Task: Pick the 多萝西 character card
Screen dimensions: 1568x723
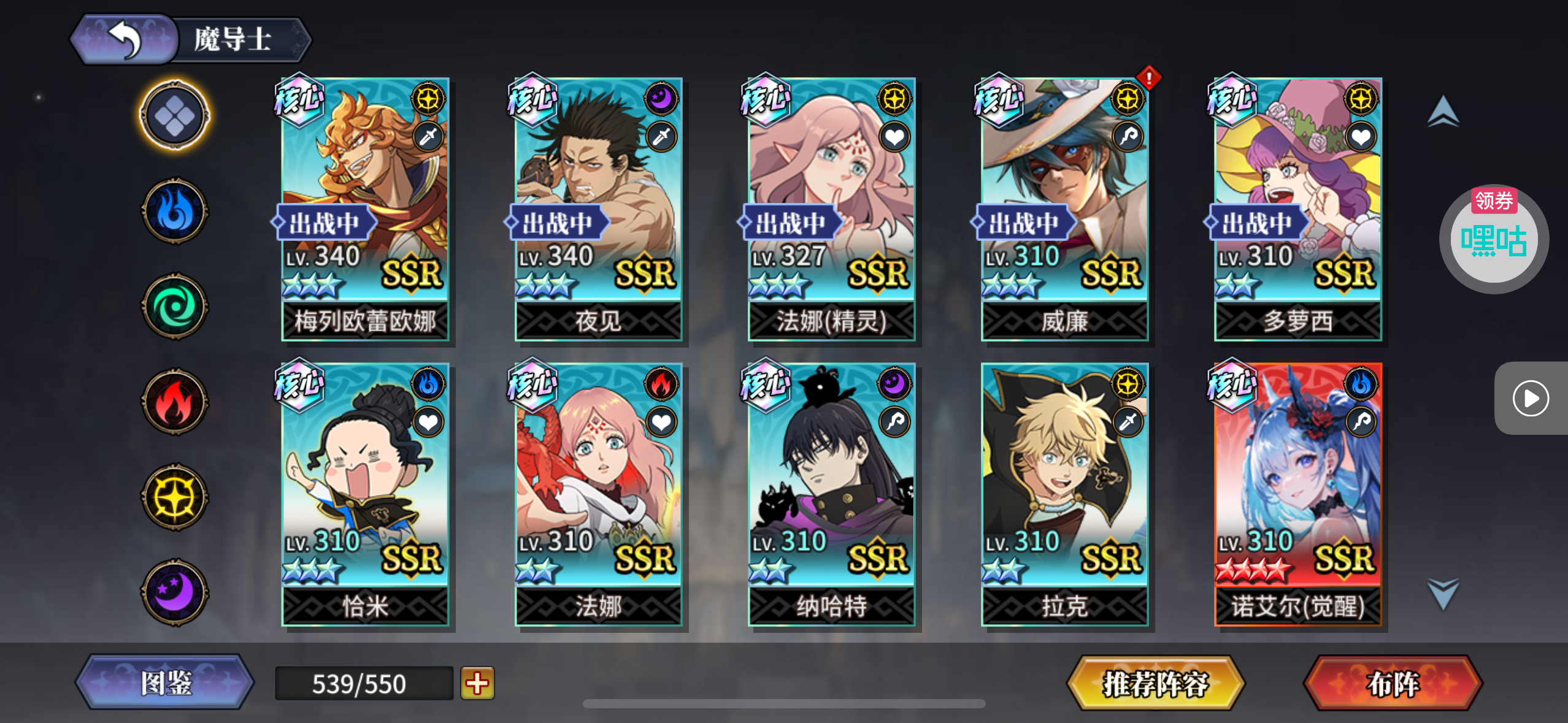Action: pos(1297,208)
